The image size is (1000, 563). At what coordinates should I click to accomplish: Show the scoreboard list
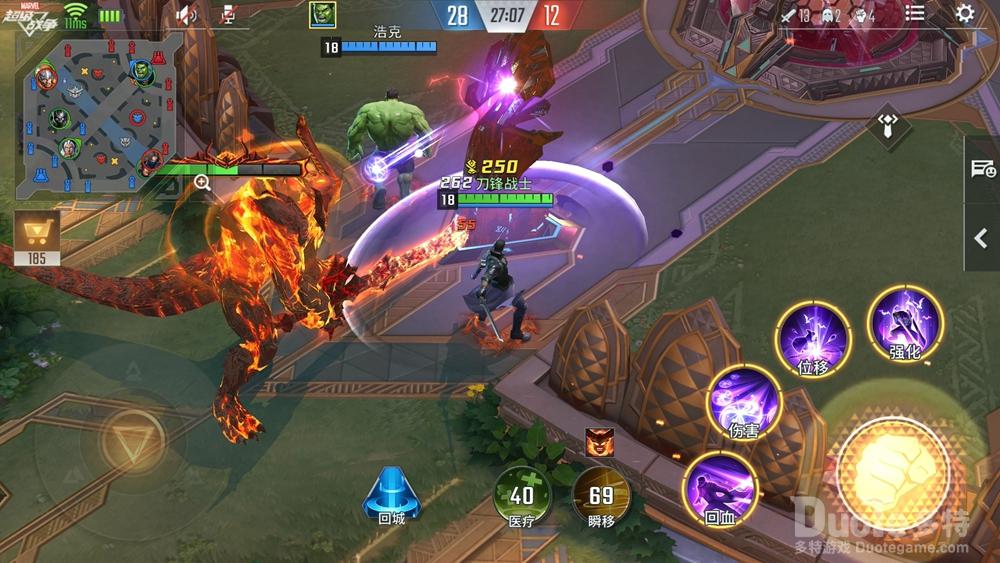(x=915, y=13)
